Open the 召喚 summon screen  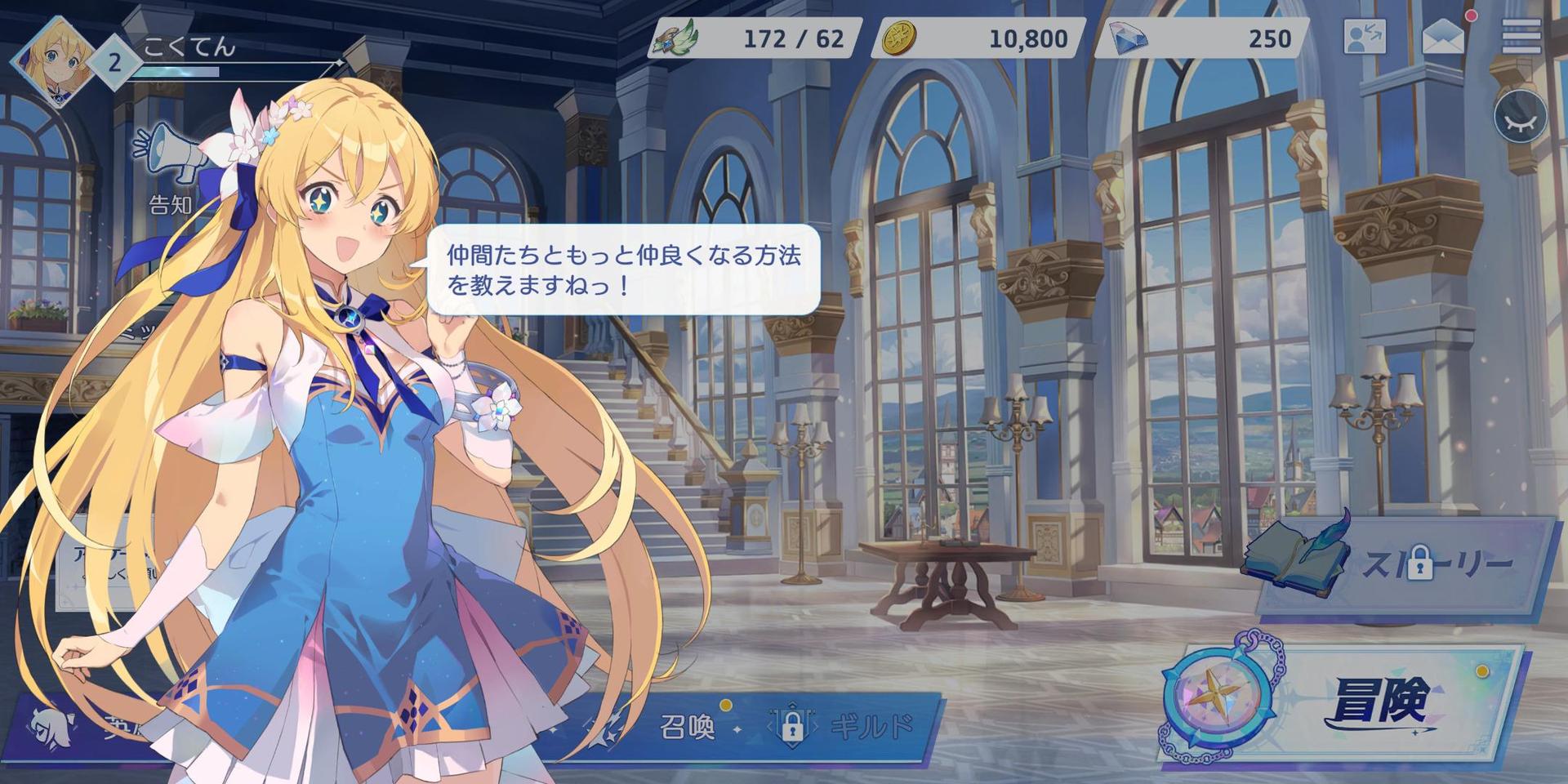(688, 726)
